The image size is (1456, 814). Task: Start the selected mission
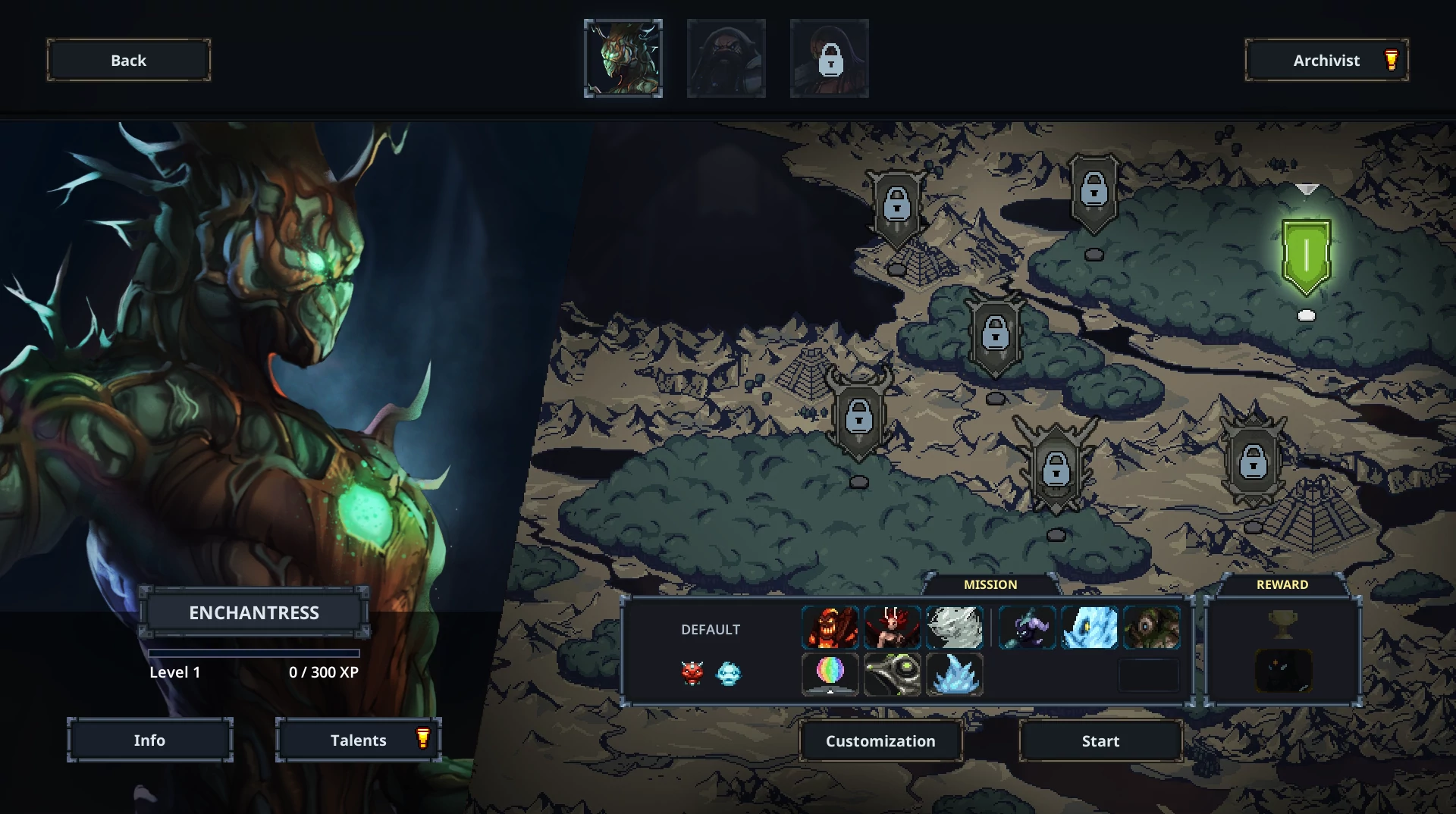point(1100,740)
